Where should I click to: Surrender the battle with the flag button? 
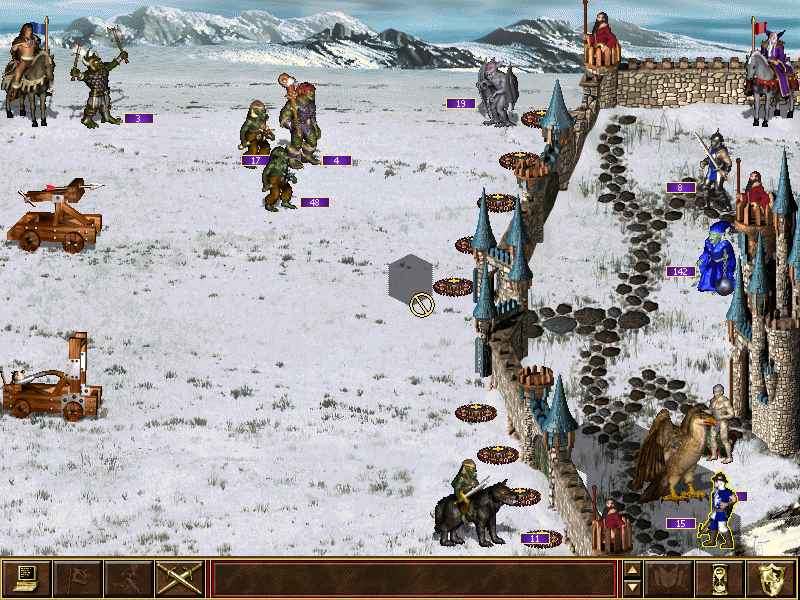pyautogui.click(x=78, y=578)
